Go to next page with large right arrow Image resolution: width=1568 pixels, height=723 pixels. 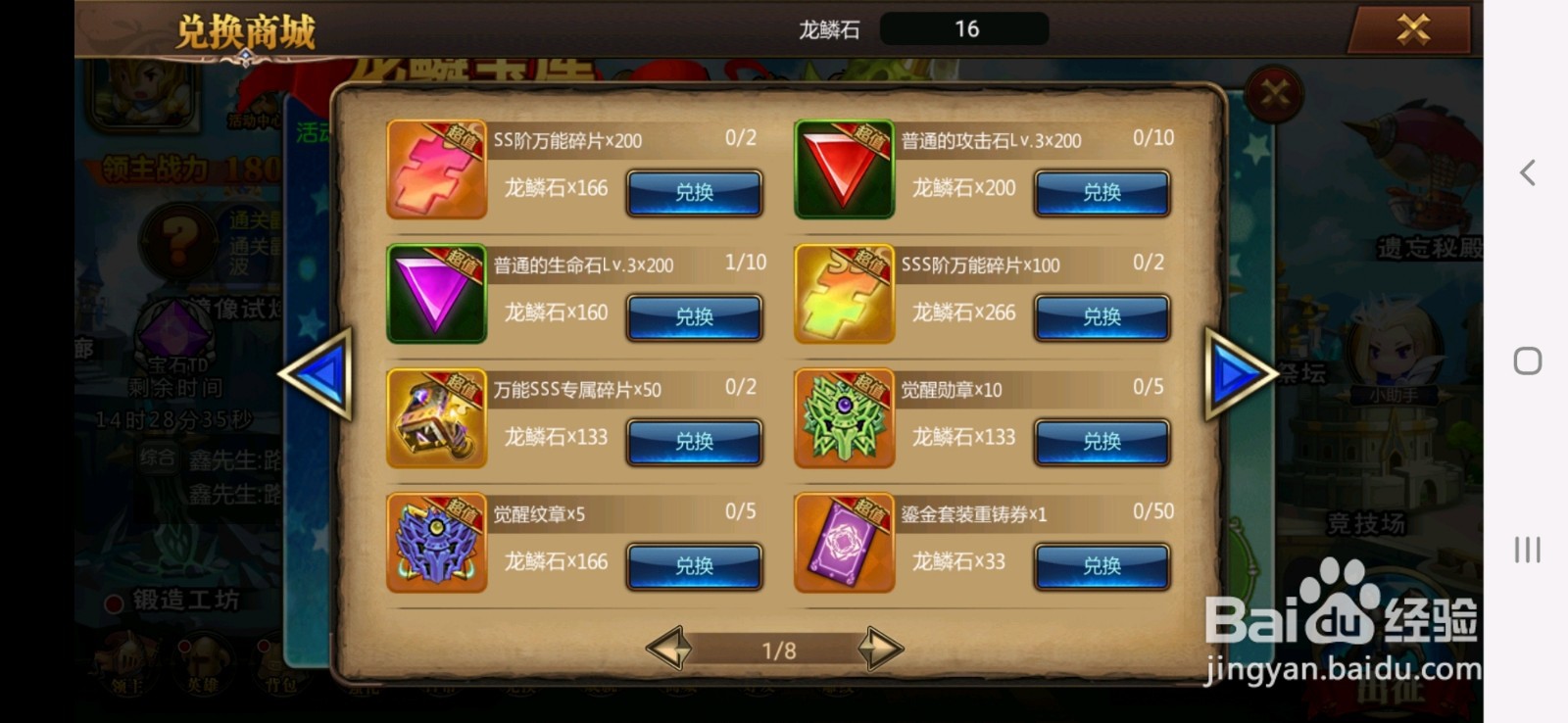coord(1240,375)
